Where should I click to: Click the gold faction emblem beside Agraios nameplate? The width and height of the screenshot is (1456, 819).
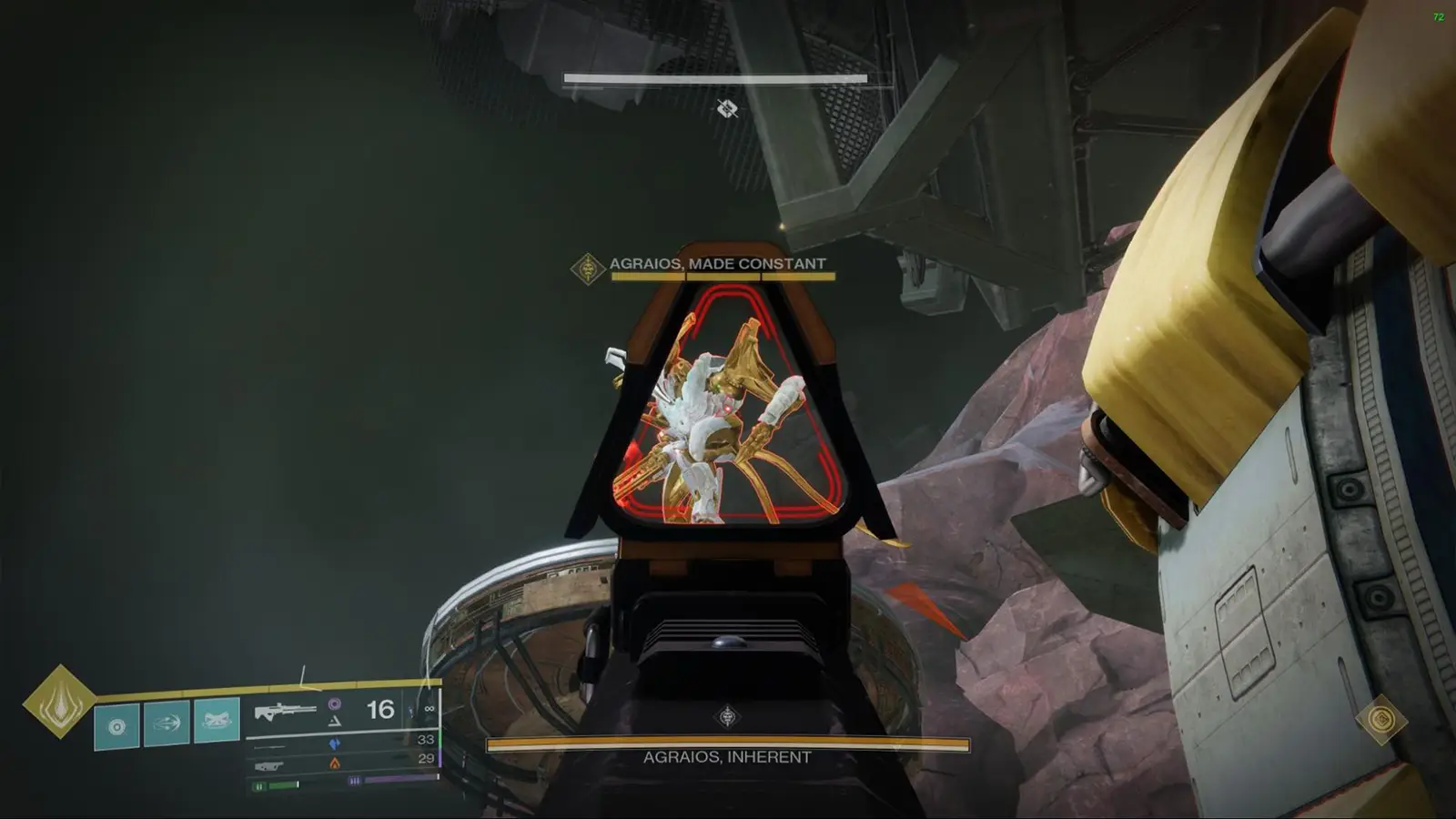[x=587, y=267]
